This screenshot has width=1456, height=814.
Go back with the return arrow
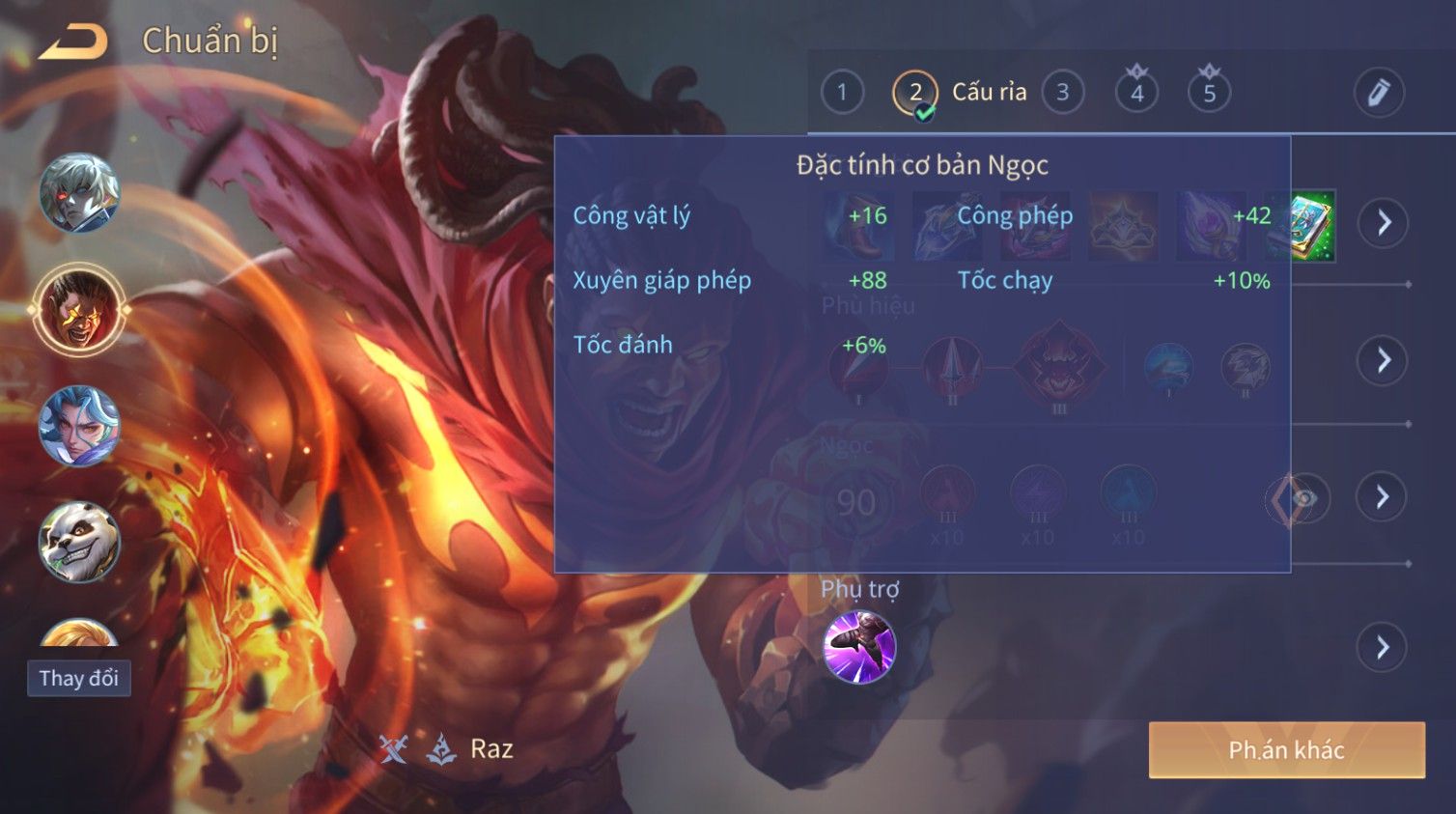coord(72,42)
